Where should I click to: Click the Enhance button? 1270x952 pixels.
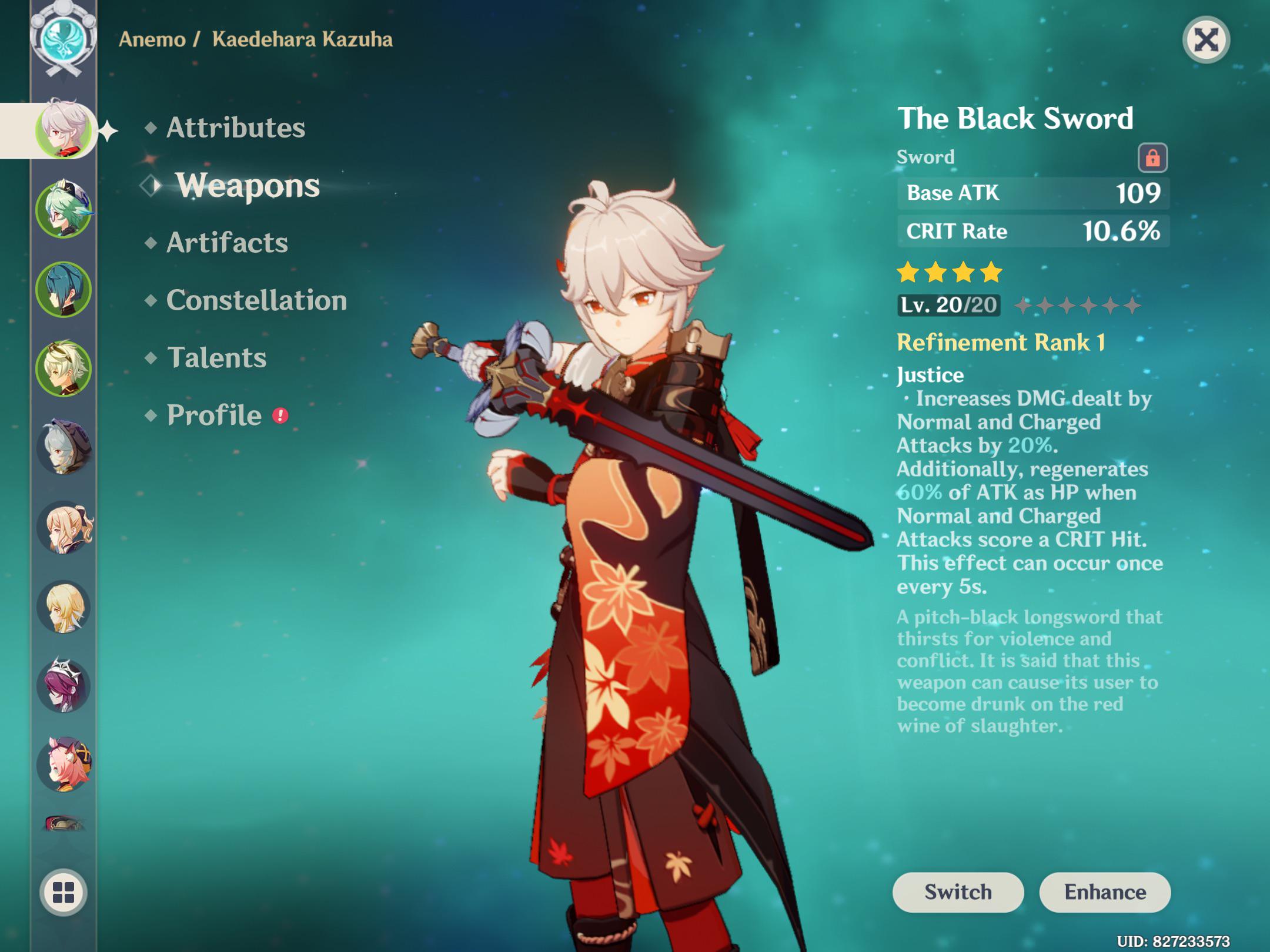(1105, 892)
